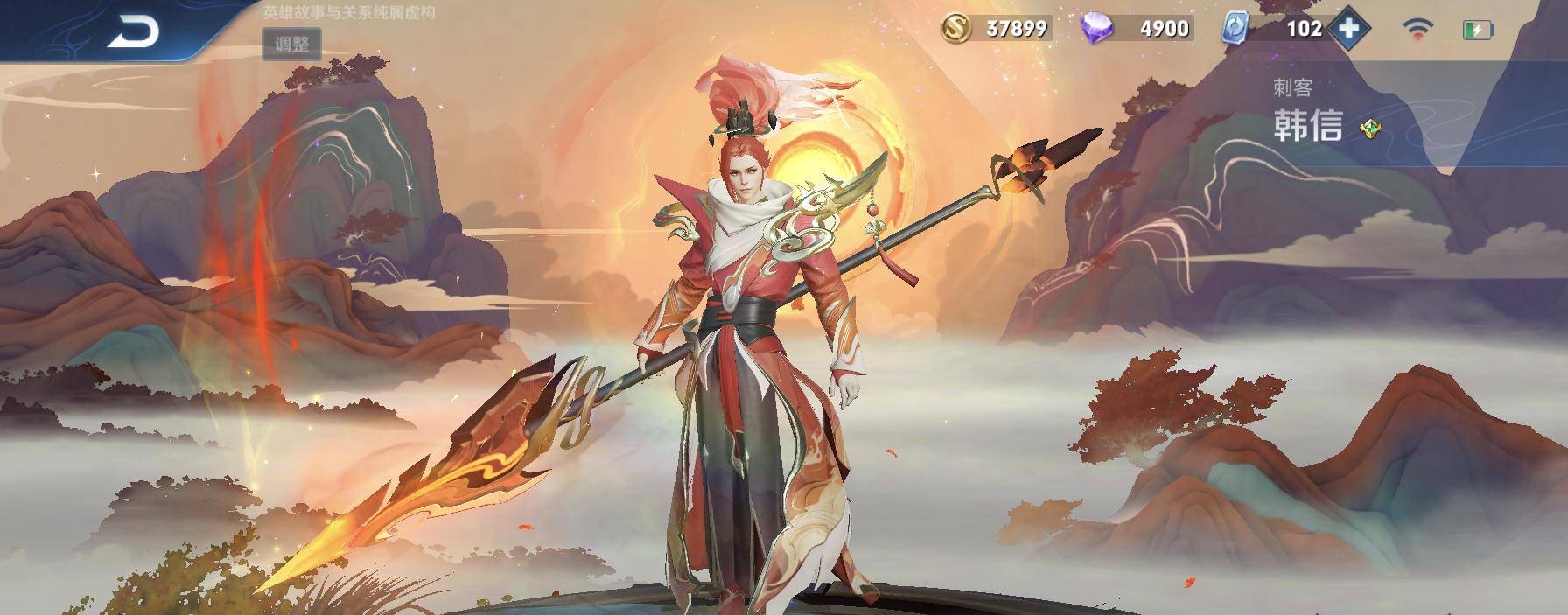Tap the purple diamond currency icon
Viewport: 1568px width, 615px height.
coord(1098,29)
